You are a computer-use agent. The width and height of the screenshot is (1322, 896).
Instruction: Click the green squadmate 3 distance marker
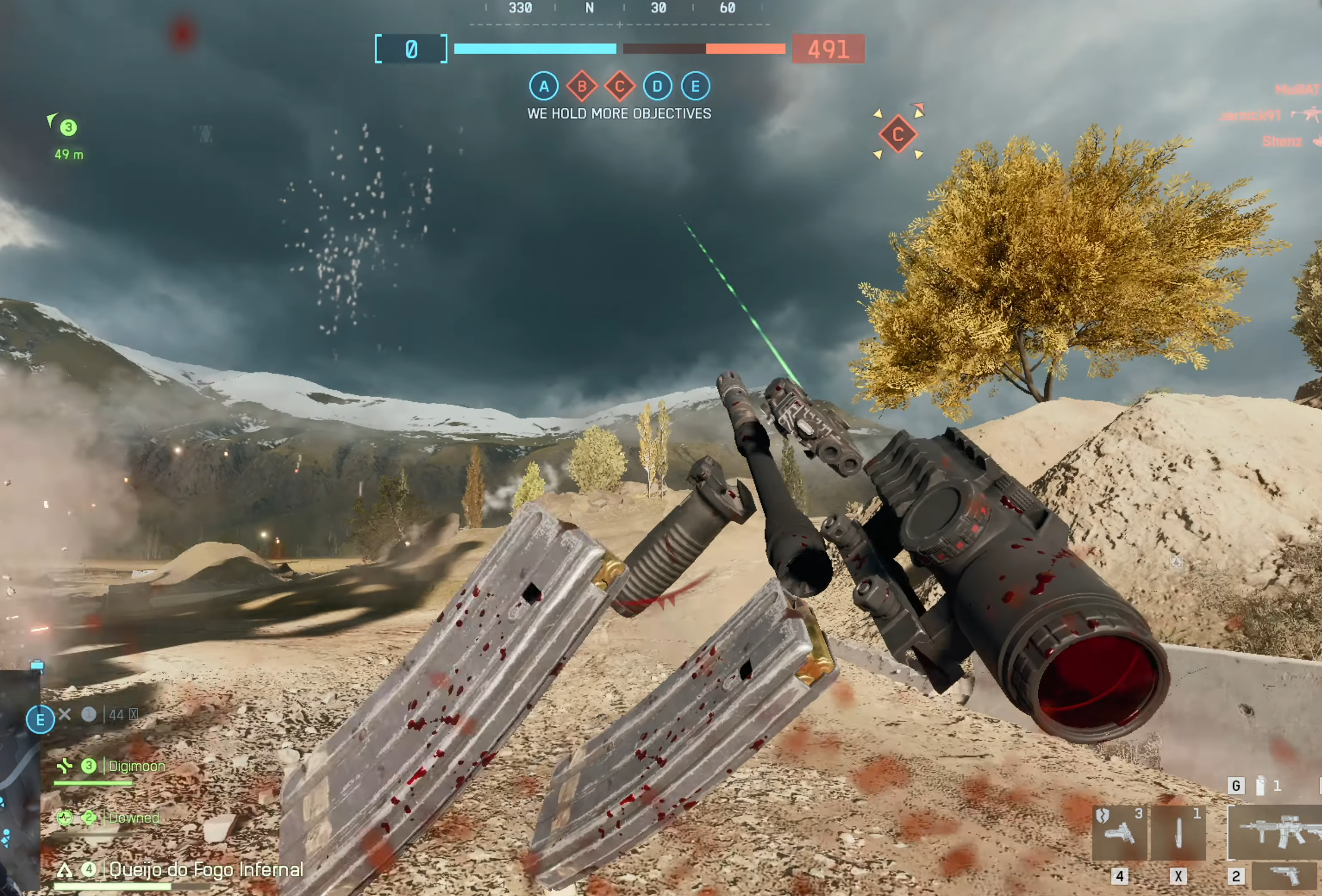(68, 128)
